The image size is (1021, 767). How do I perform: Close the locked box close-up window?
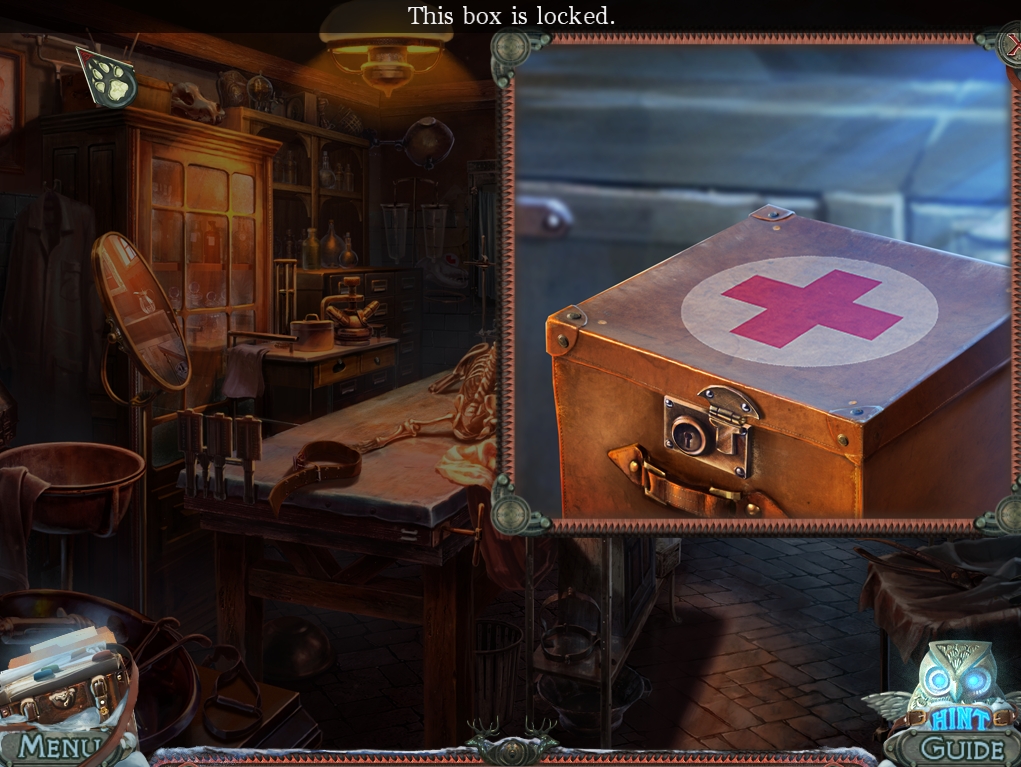coord(1011,44)
